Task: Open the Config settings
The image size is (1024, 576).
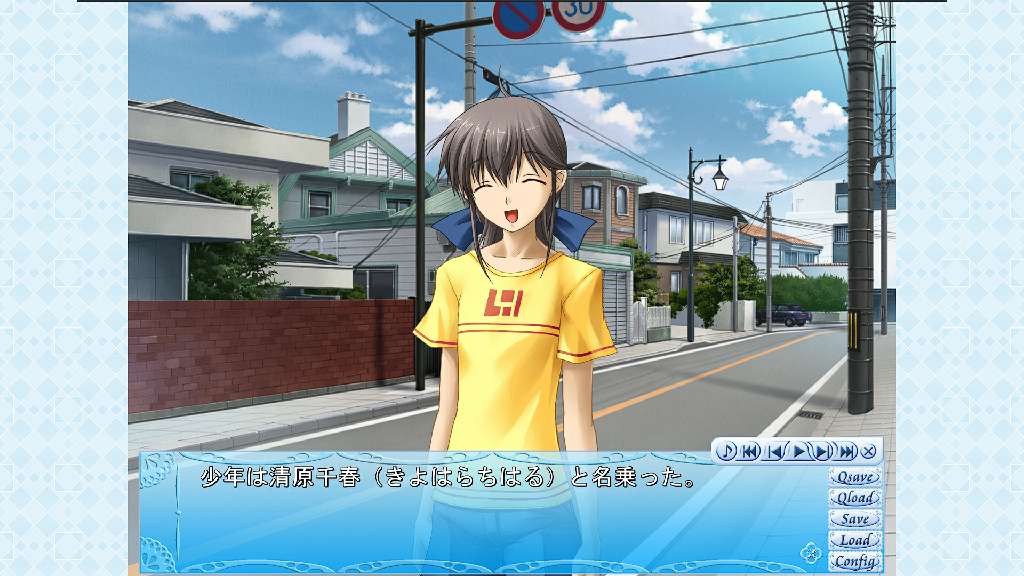Action: click(855, 561)
